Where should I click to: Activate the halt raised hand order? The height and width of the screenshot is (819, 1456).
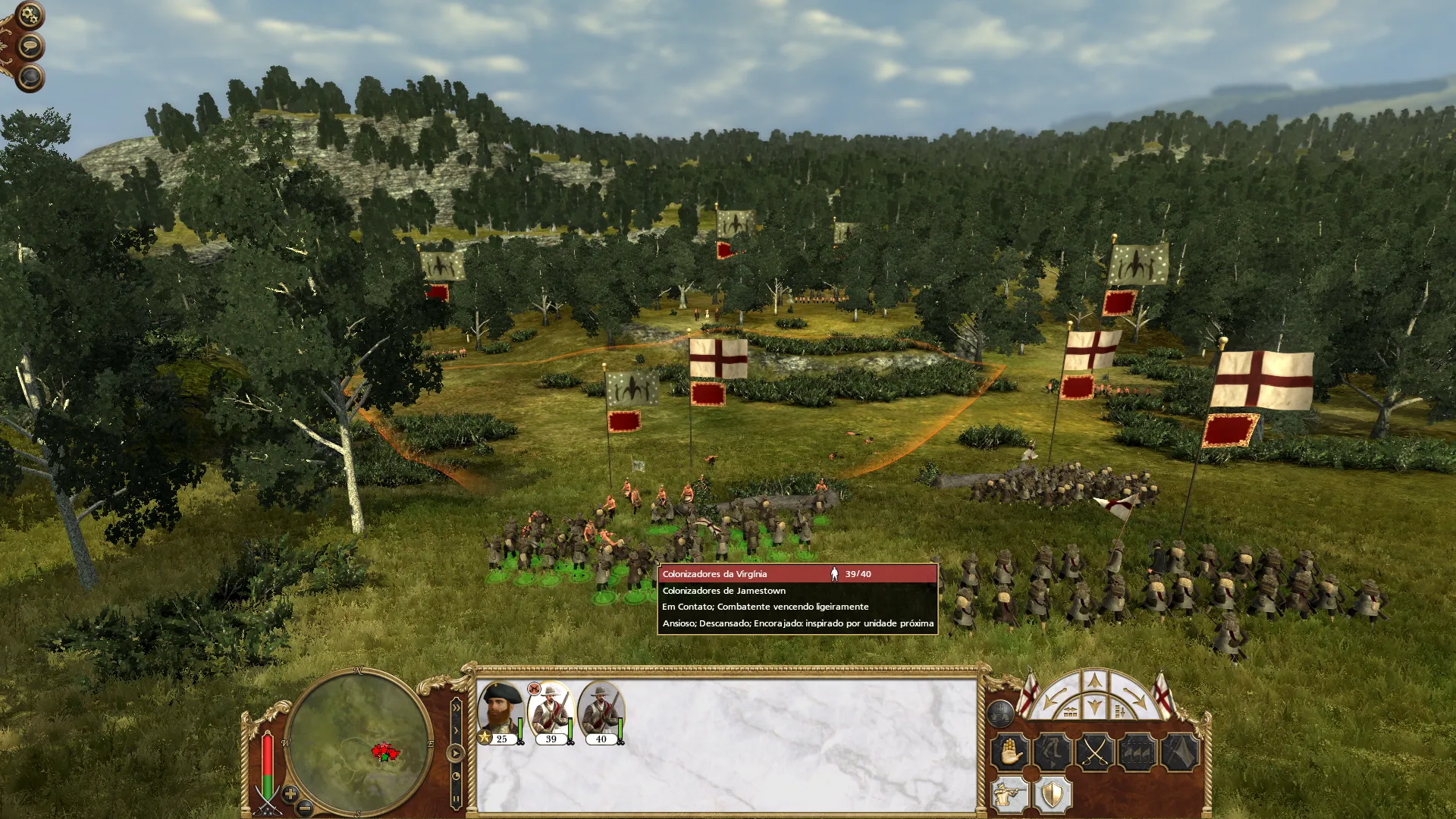point(1010,752)
